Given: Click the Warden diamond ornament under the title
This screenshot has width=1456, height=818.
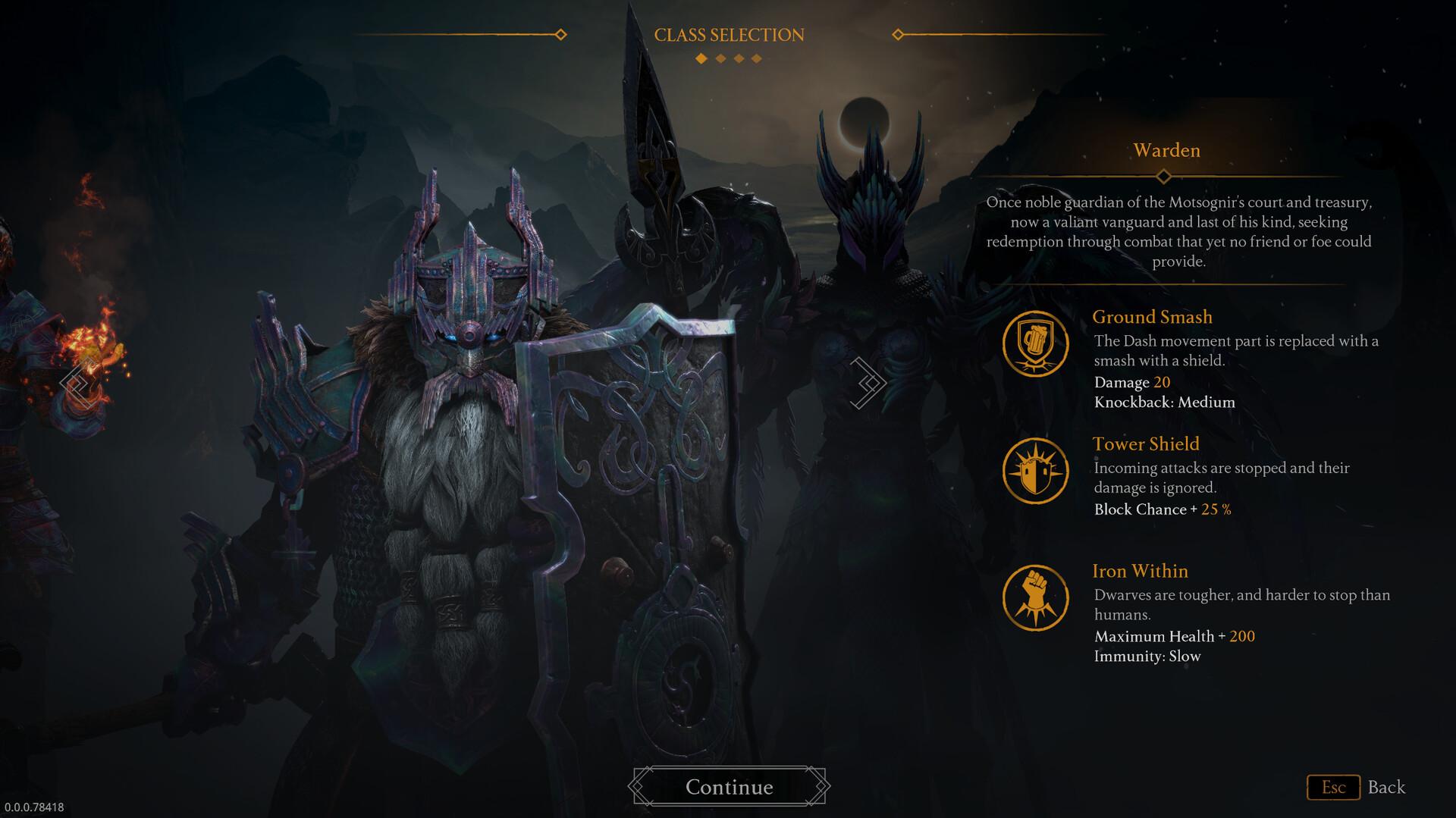Looking at the screenshot, I should (1166, 176).
